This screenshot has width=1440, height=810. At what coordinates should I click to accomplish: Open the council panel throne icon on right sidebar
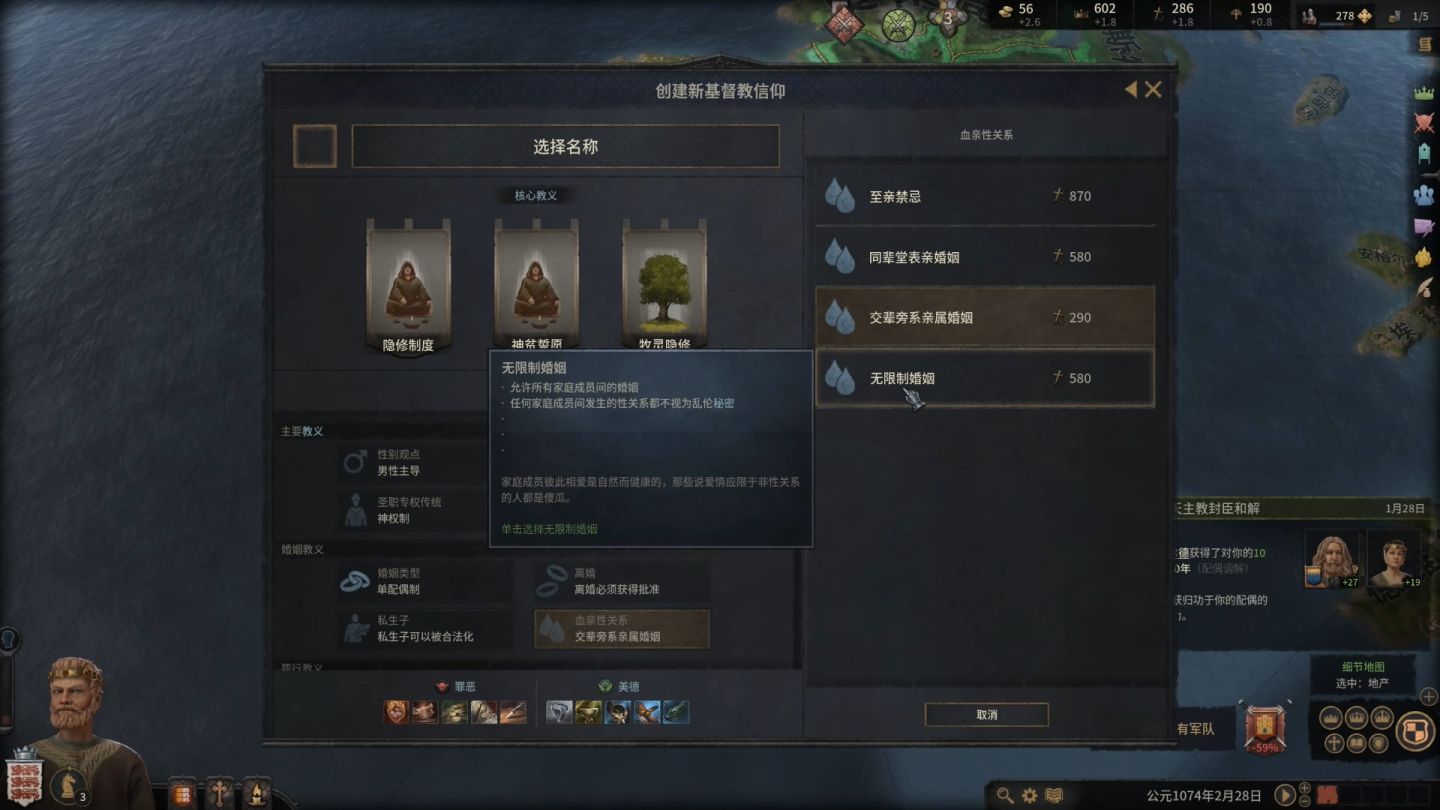pos(1423,153)
